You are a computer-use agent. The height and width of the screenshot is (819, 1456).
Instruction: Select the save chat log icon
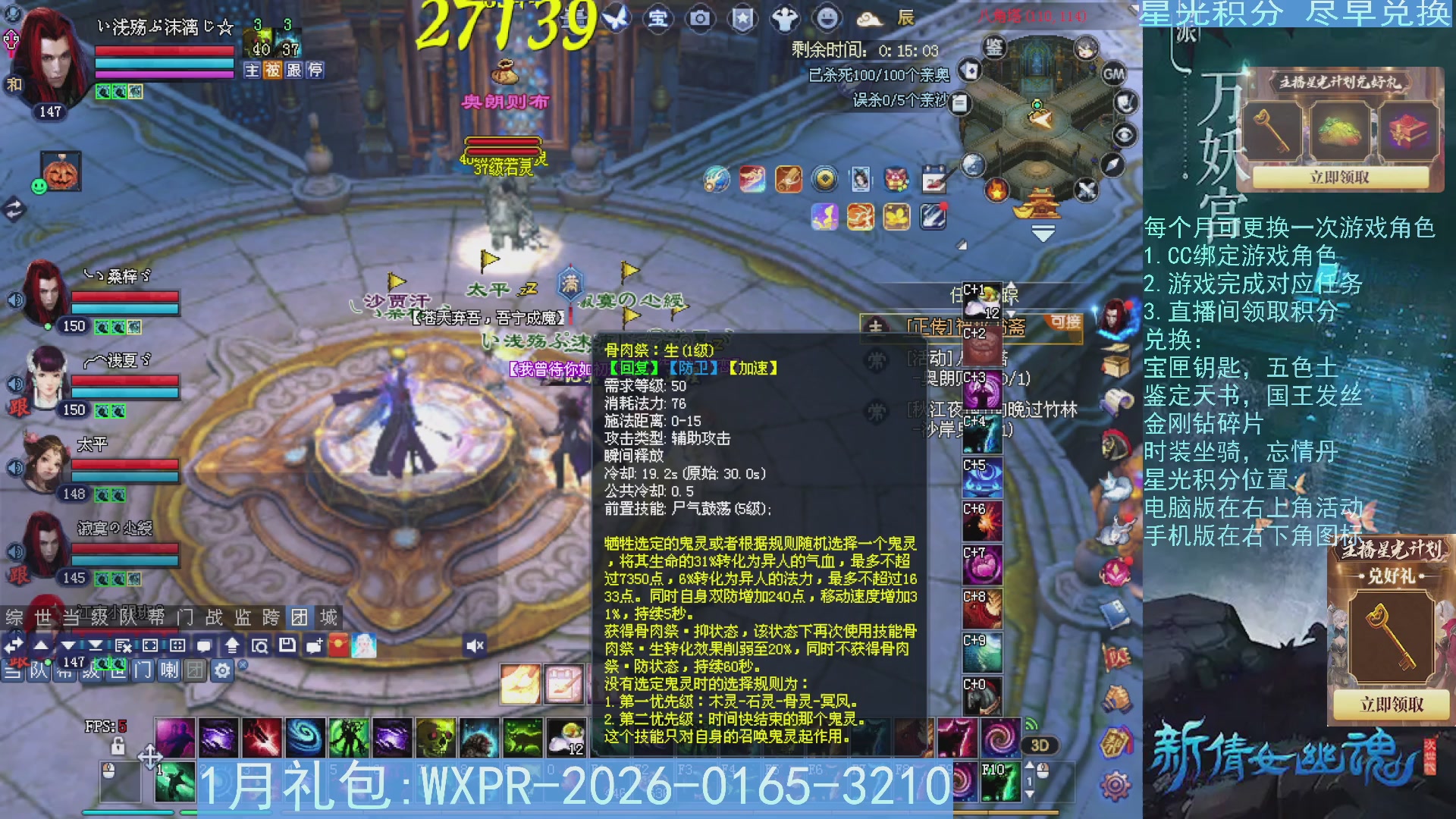coord(289,646)
